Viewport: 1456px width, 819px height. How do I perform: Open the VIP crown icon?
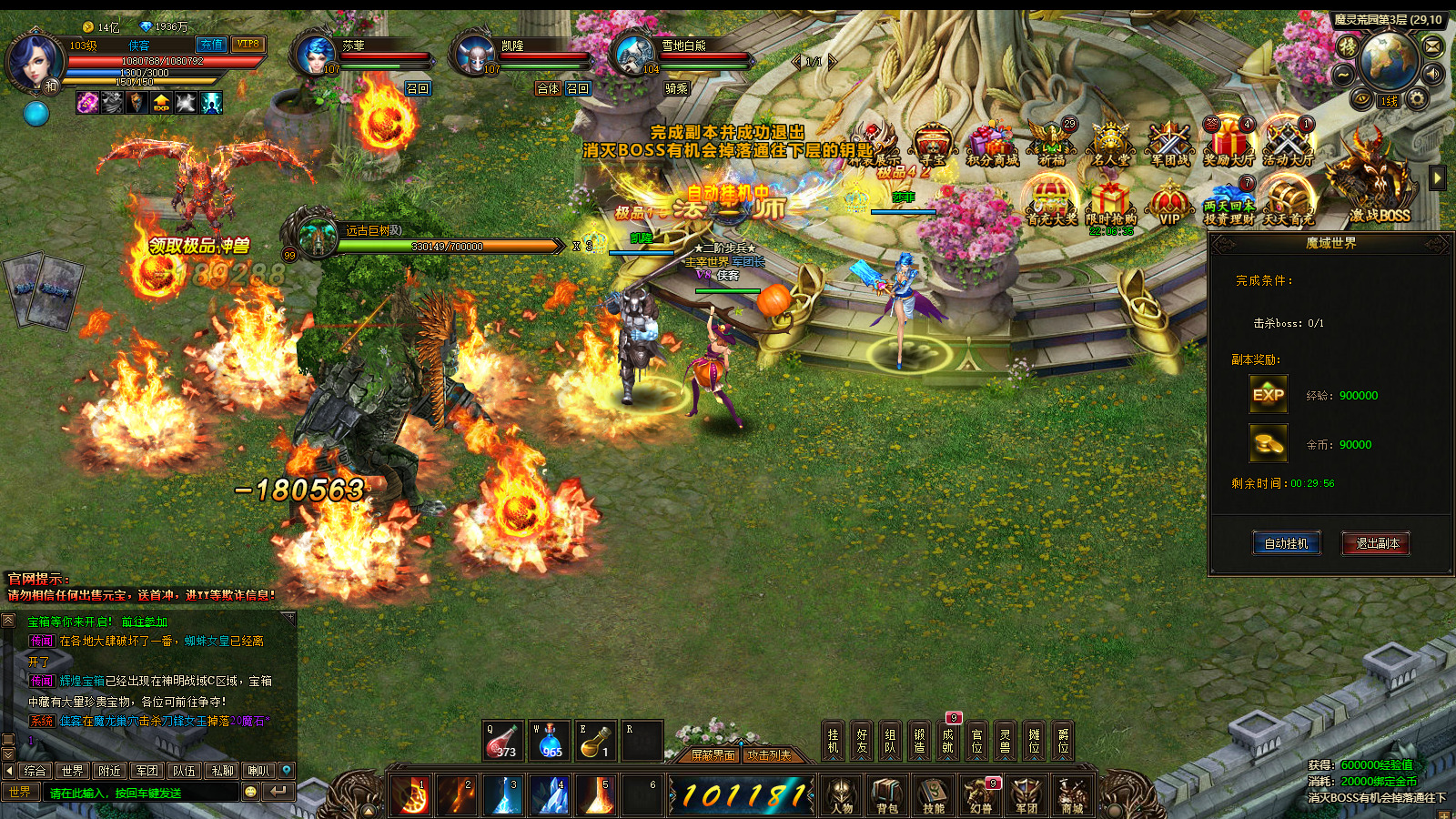(x=1169, y=202)
